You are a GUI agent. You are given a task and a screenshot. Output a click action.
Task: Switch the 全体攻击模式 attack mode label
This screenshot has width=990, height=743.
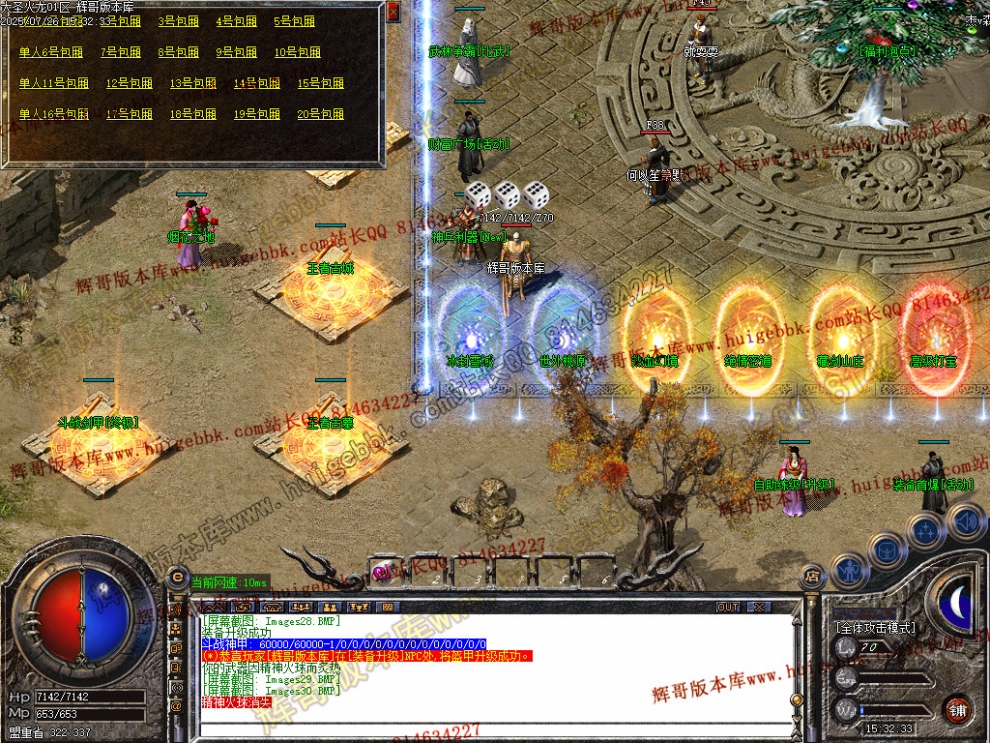point(875,628)
